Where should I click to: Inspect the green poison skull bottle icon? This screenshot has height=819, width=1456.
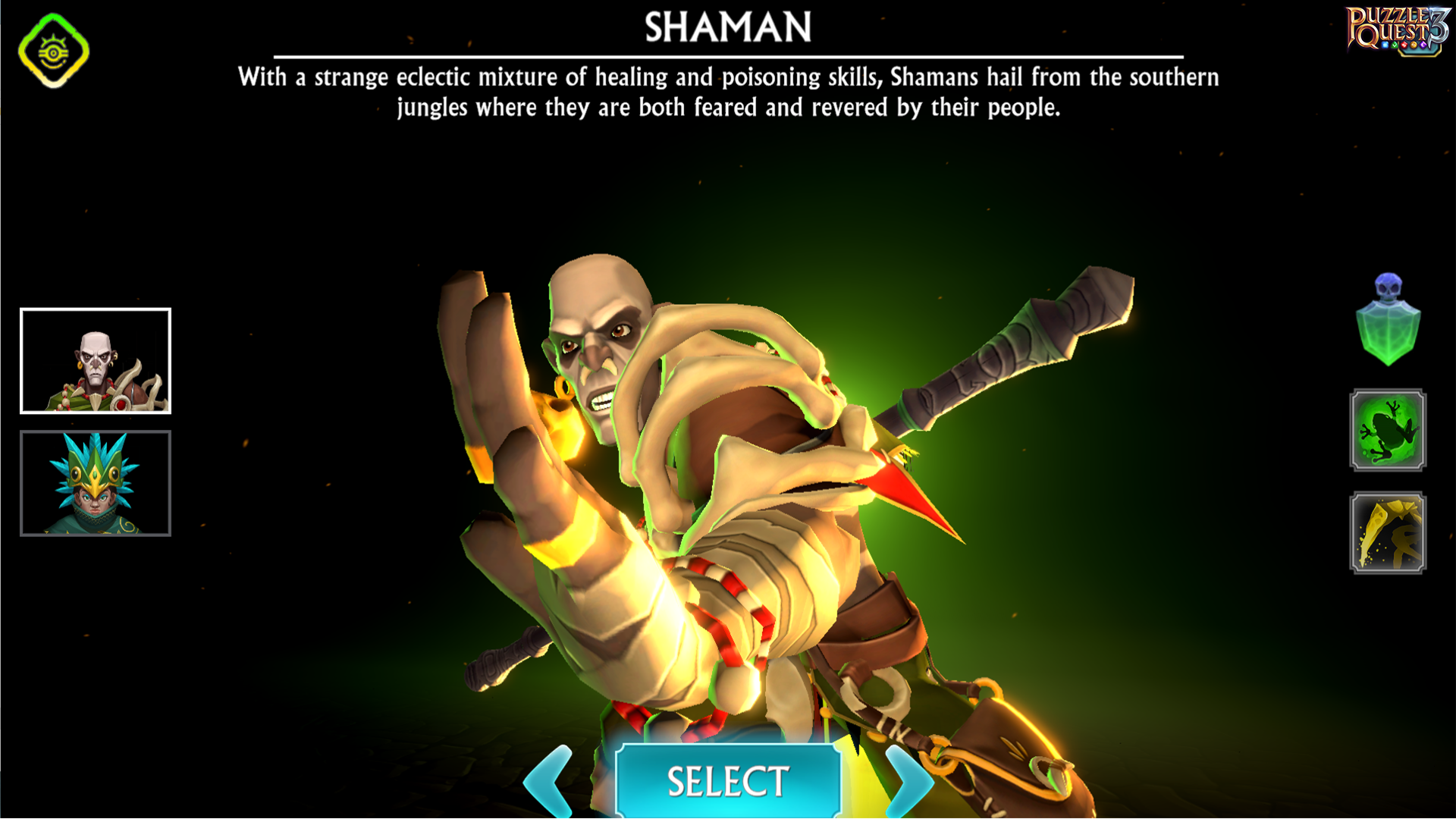point(1388,321)
